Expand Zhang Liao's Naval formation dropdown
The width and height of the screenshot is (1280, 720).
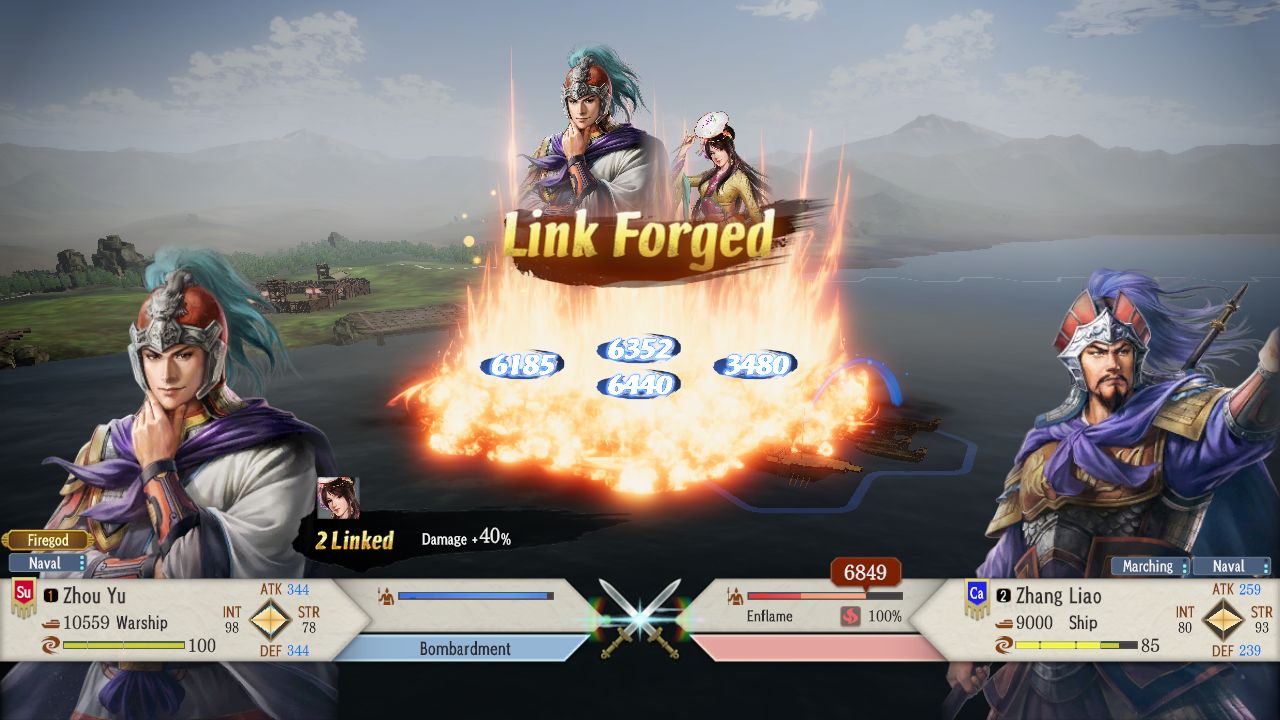pyautogui.click(x=1231, y=566)
